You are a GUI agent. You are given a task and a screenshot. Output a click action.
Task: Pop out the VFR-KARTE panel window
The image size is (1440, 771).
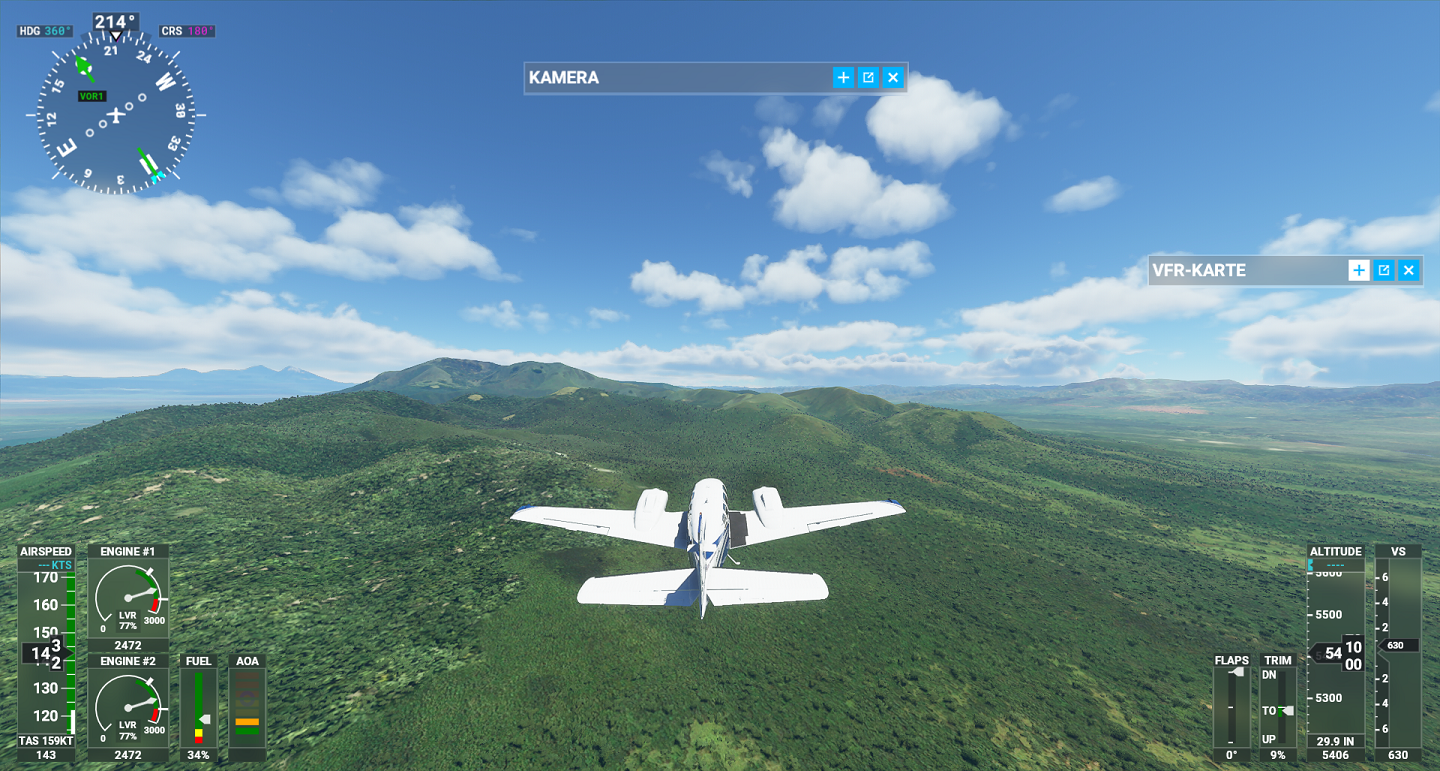[x=1384, y=270]
